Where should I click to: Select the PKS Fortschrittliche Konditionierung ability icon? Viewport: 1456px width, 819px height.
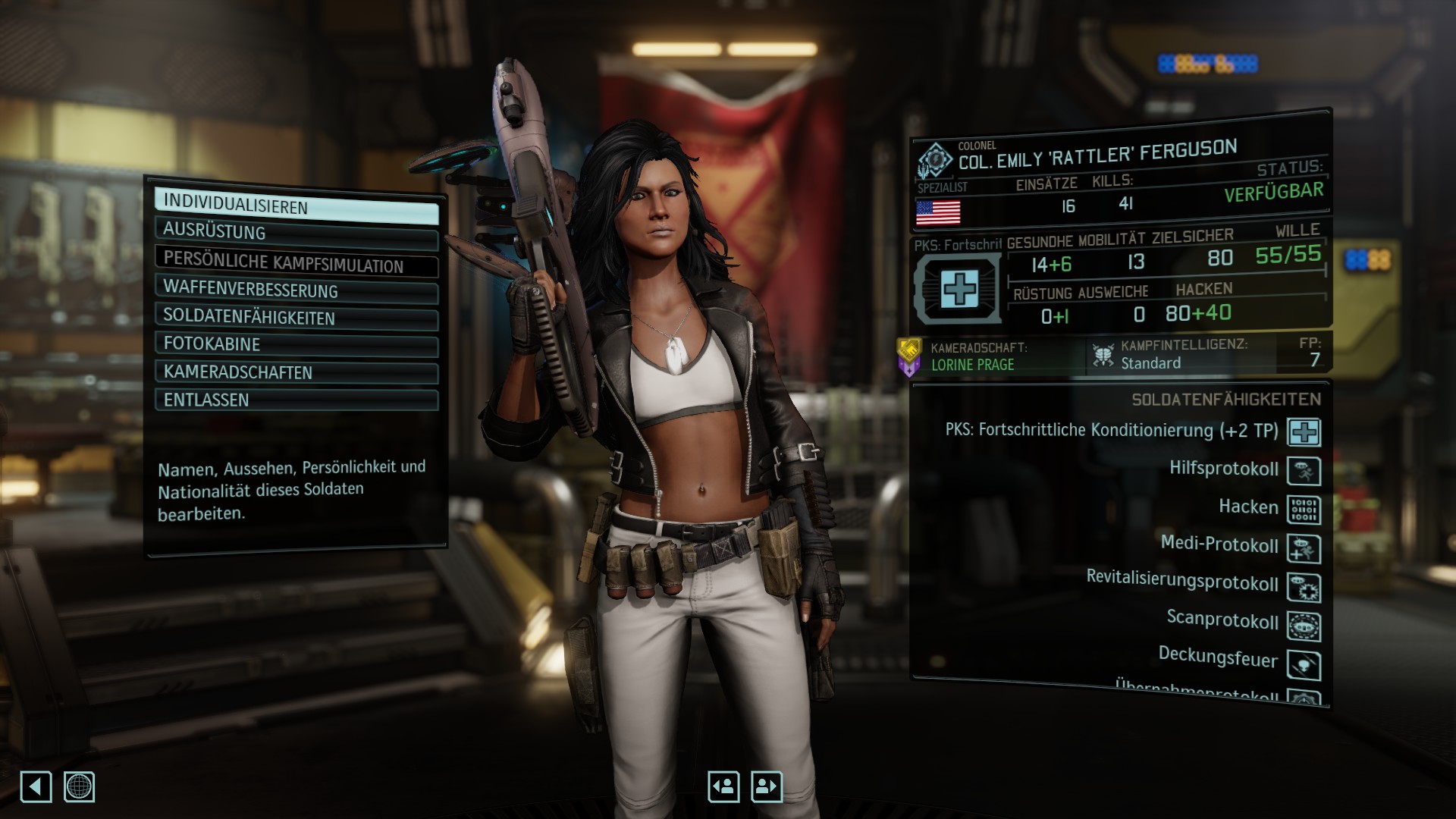(1304, 432)
